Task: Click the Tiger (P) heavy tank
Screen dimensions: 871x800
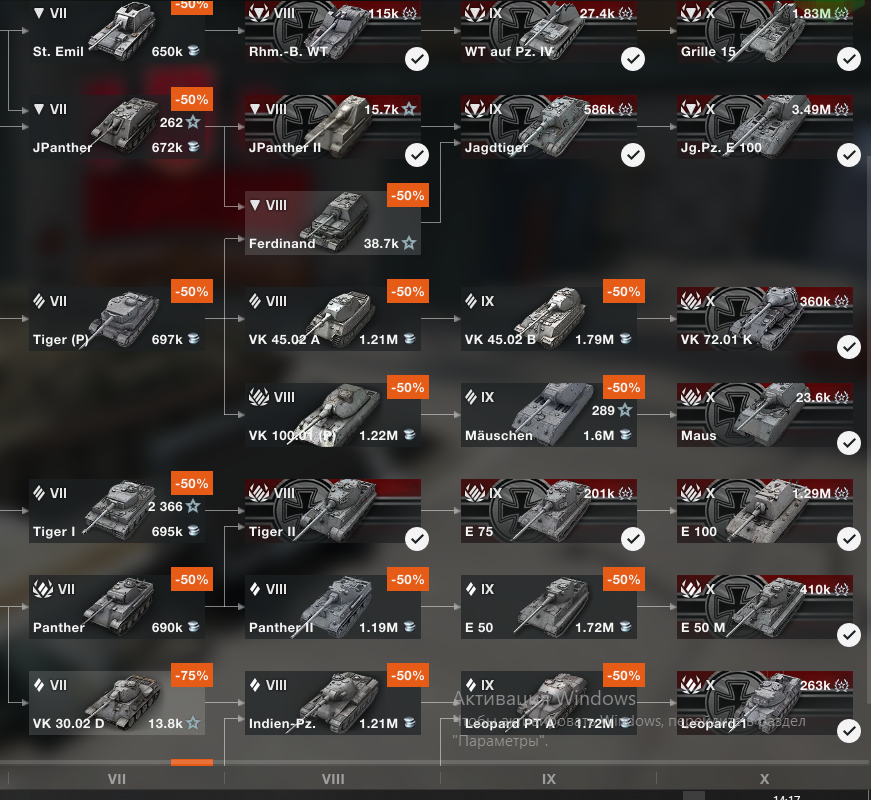Action: point(117,319)
